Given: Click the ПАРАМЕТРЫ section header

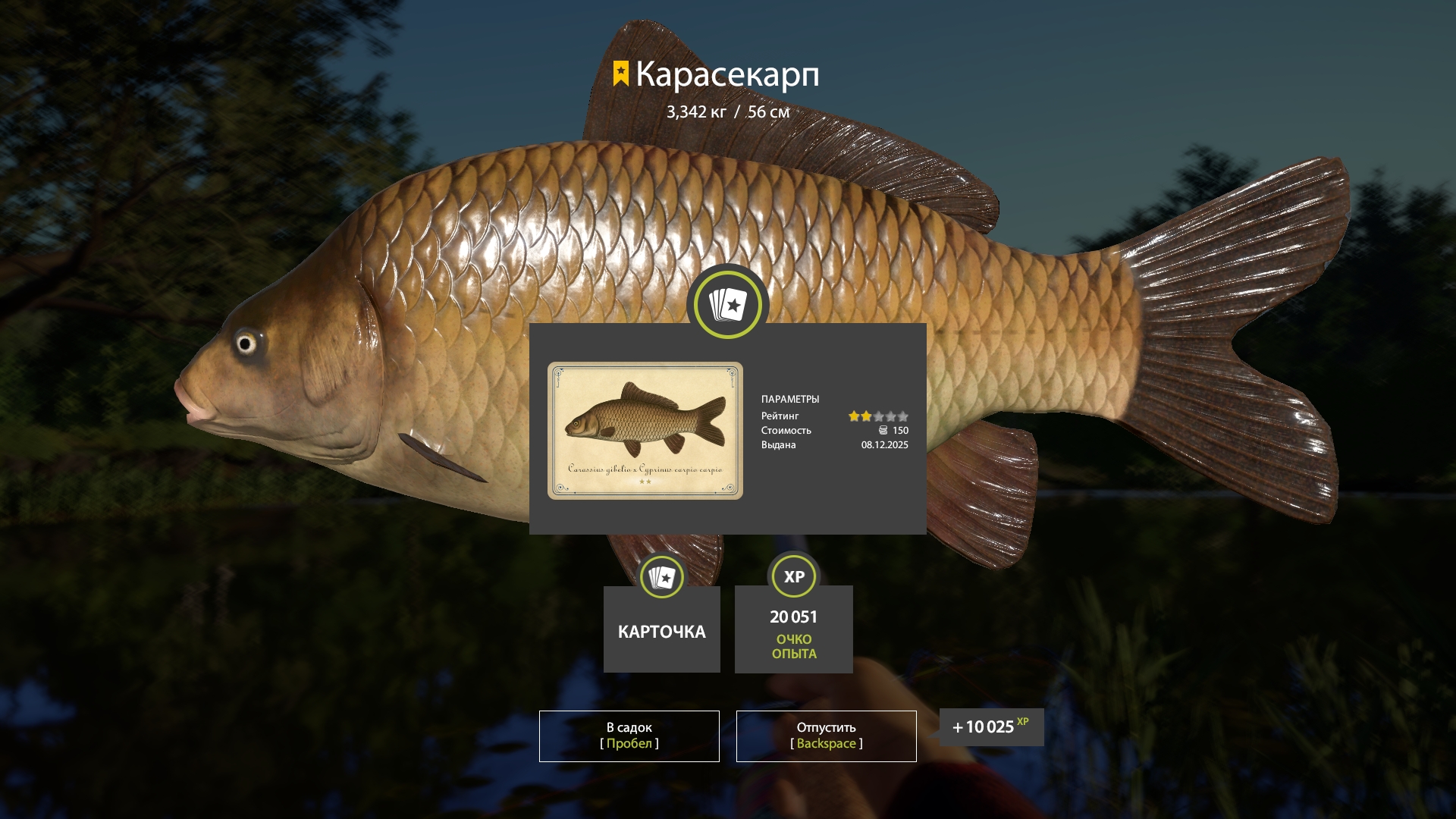Looking at the screenshot, I should 791,398.
